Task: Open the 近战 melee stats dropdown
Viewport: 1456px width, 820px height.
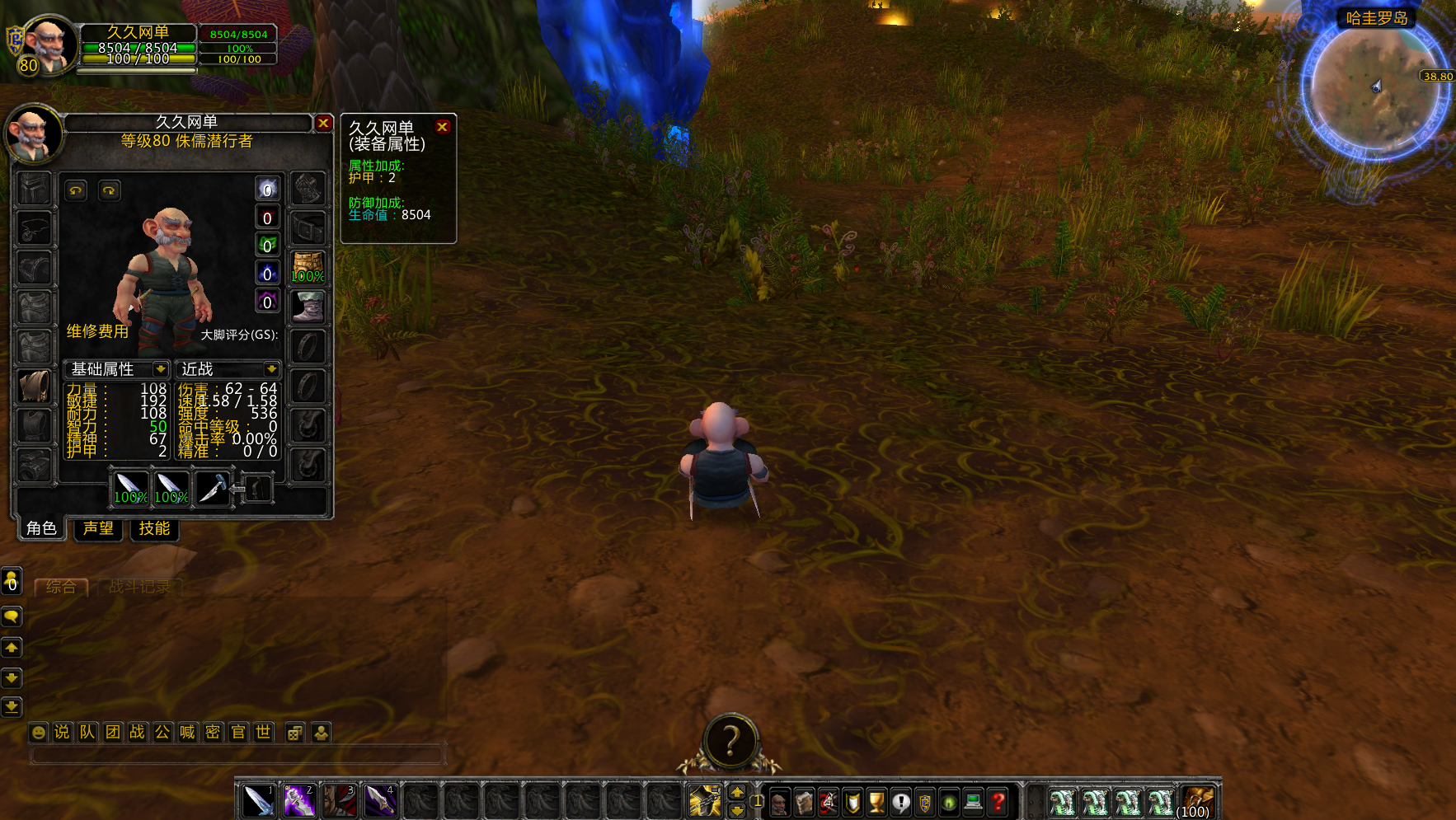Action: 271,369
